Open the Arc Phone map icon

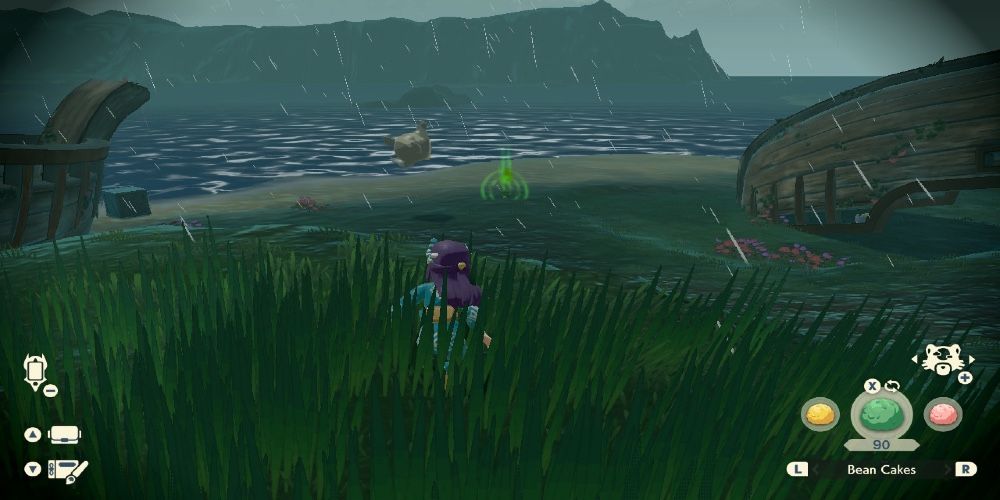[x=32, y=371]
